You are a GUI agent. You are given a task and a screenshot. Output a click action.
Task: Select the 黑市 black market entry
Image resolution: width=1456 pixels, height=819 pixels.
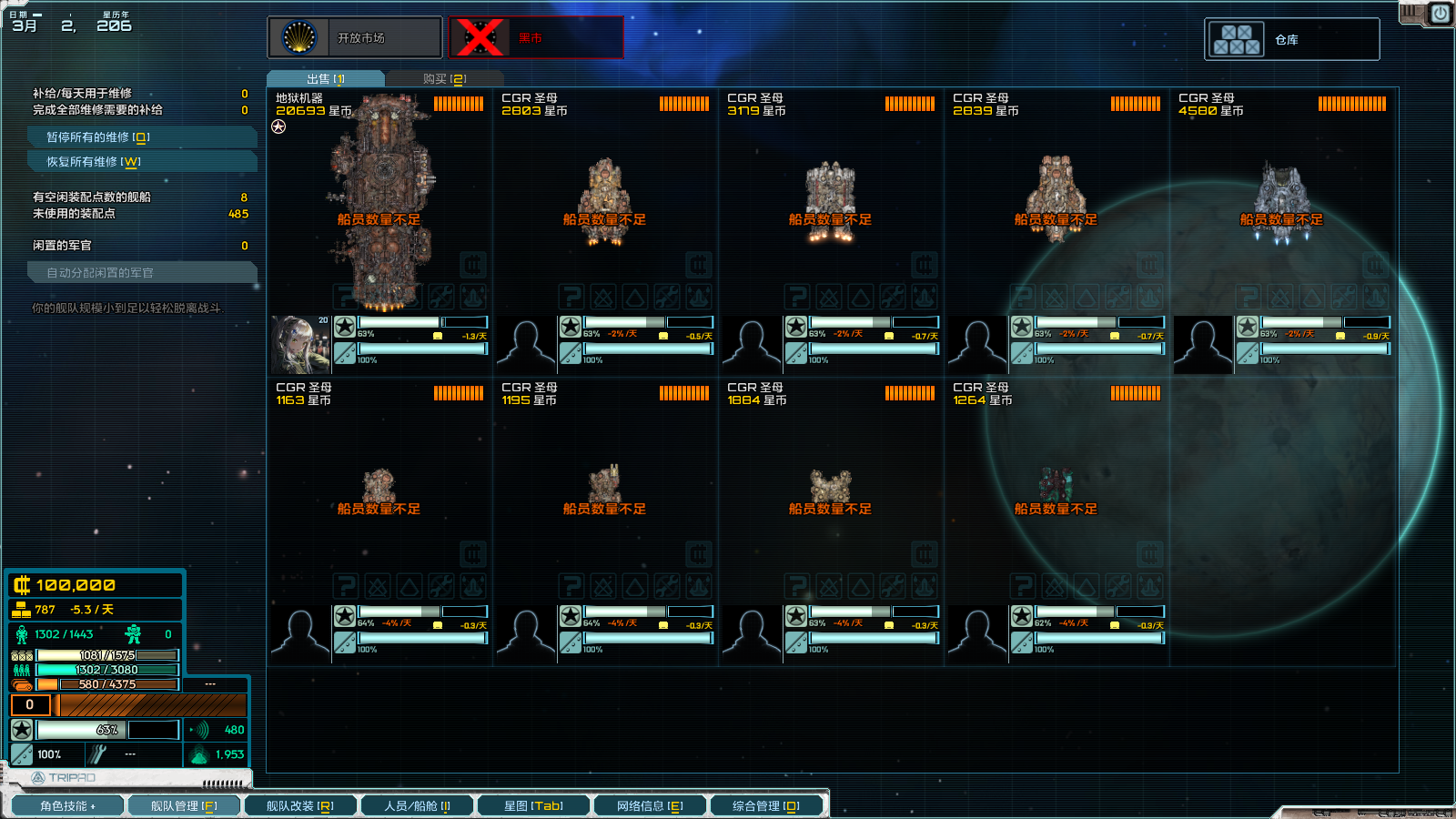tap(536, 38)
